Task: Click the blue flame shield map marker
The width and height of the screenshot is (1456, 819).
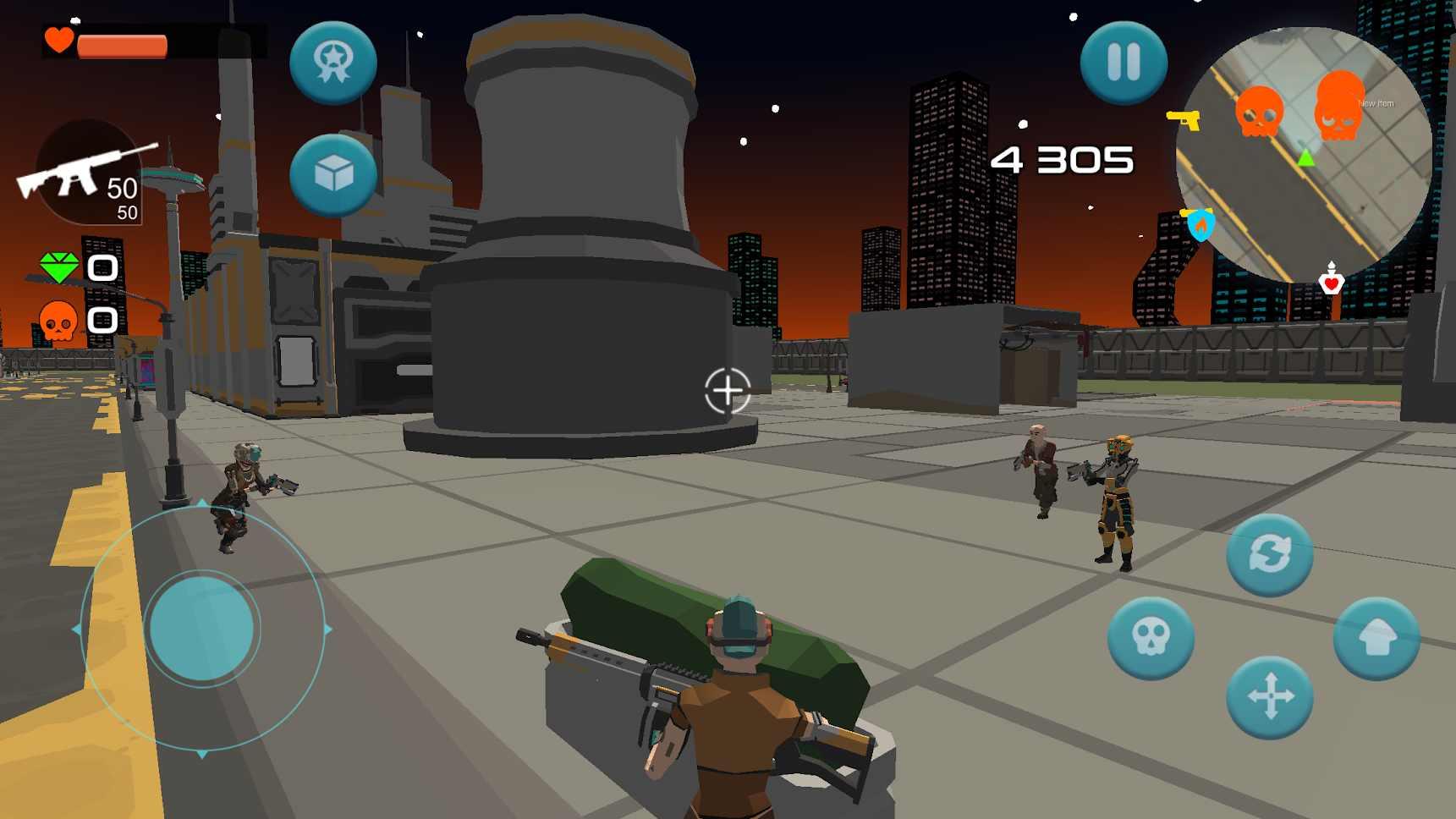Action: (1200, 224)
